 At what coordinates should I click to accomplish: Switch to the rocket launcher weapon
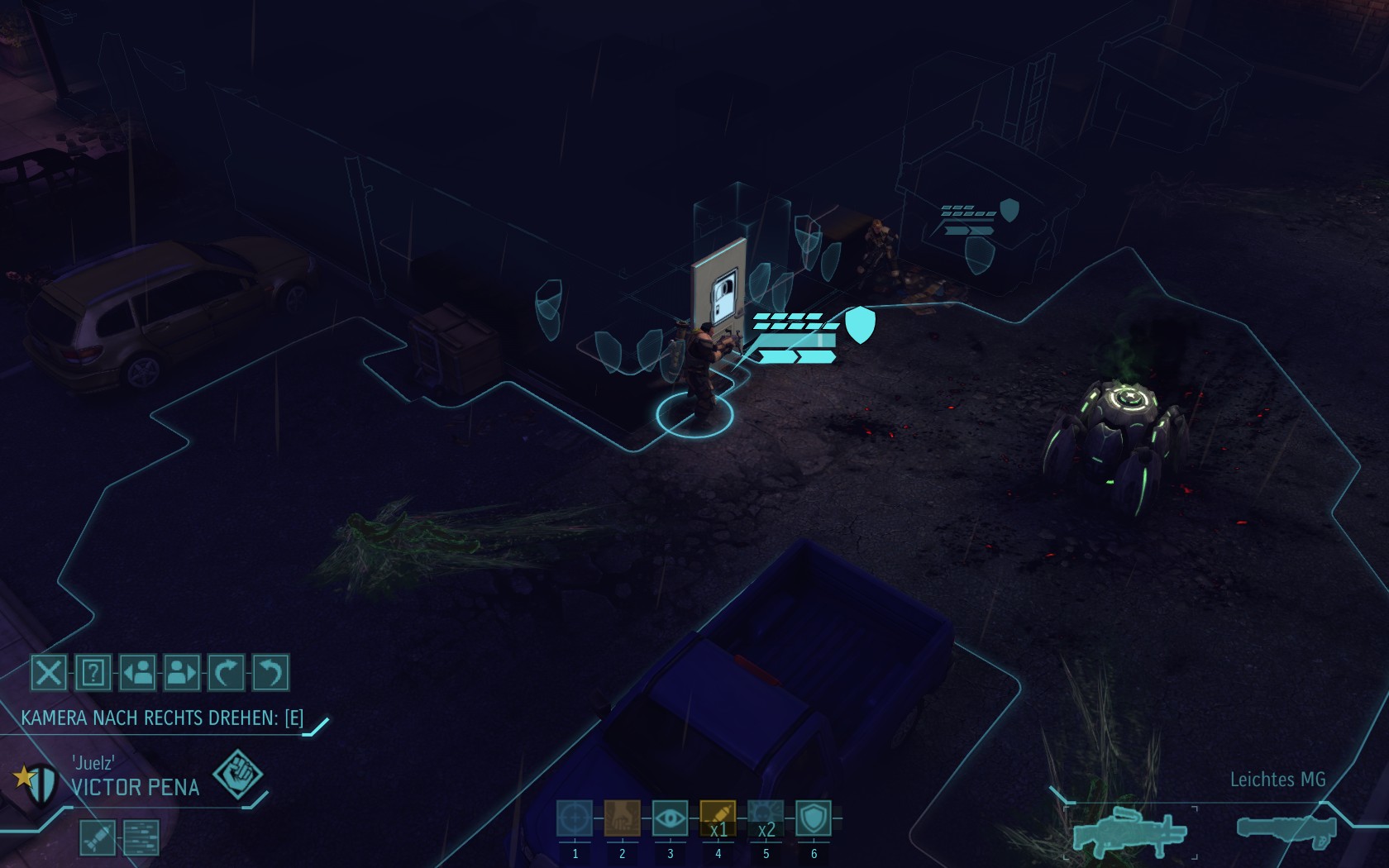point(1286,829)
